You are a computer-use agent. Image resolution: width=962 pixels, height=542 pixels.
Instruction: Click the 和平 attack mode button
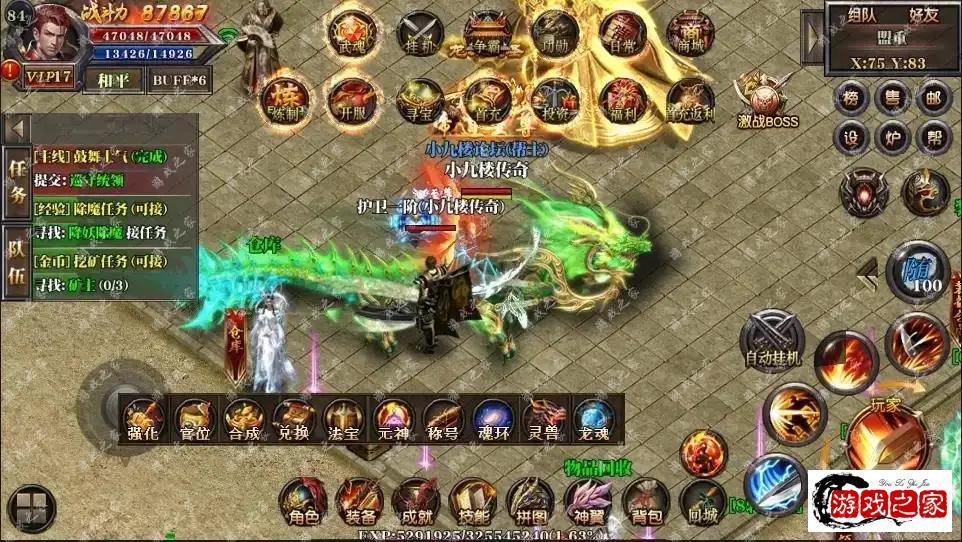112,80
